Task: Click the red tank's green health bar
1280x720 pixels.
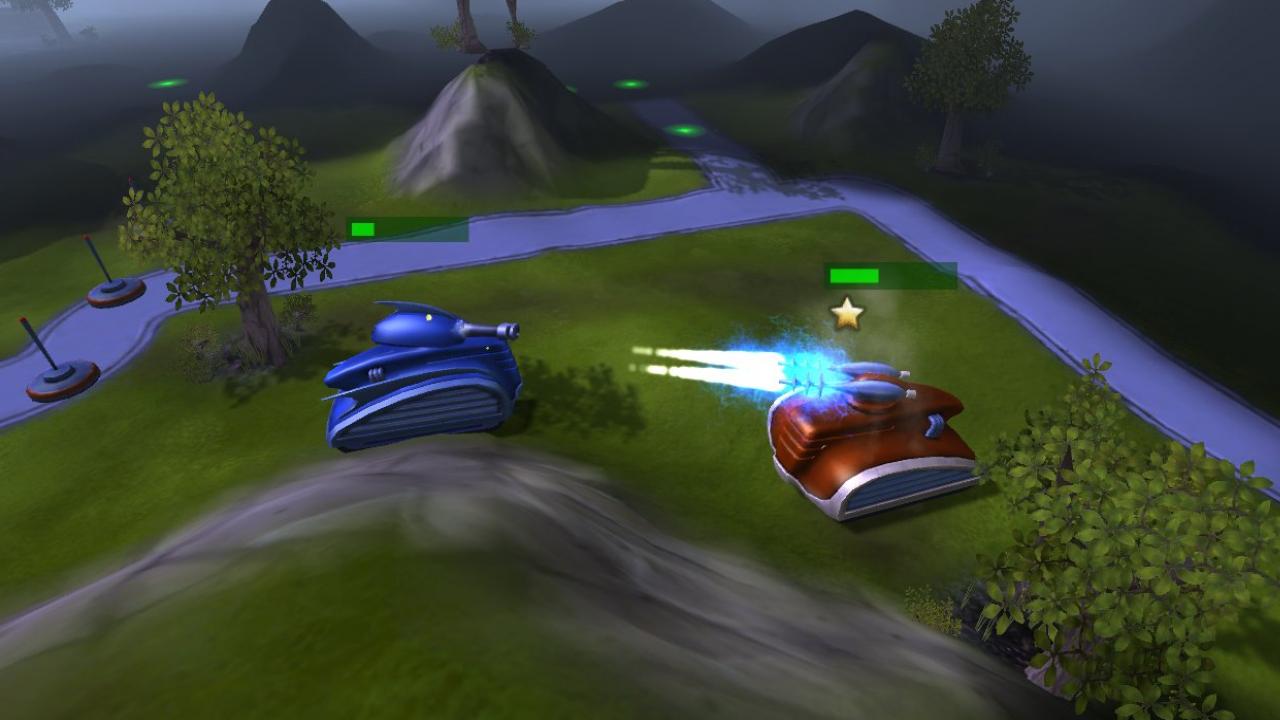Action: pos(855,274)
